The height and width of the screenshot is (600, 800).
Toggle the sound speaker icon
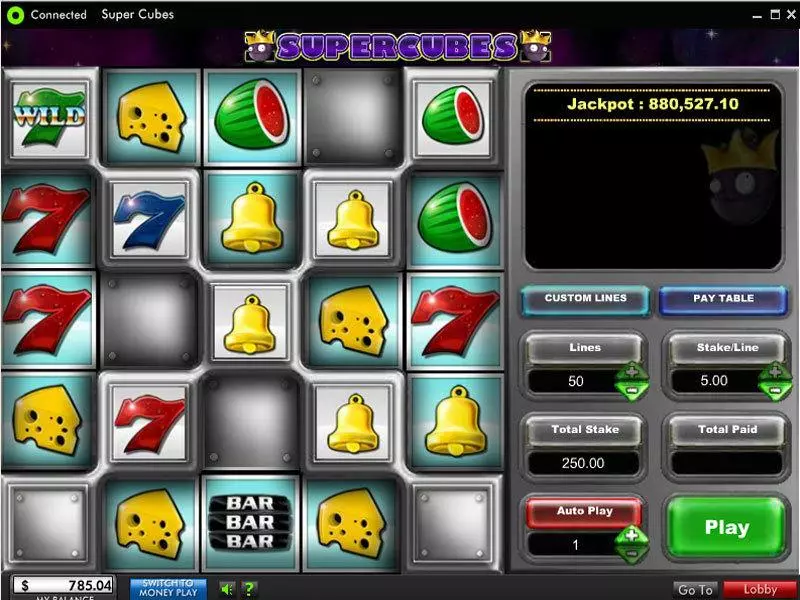226,589
